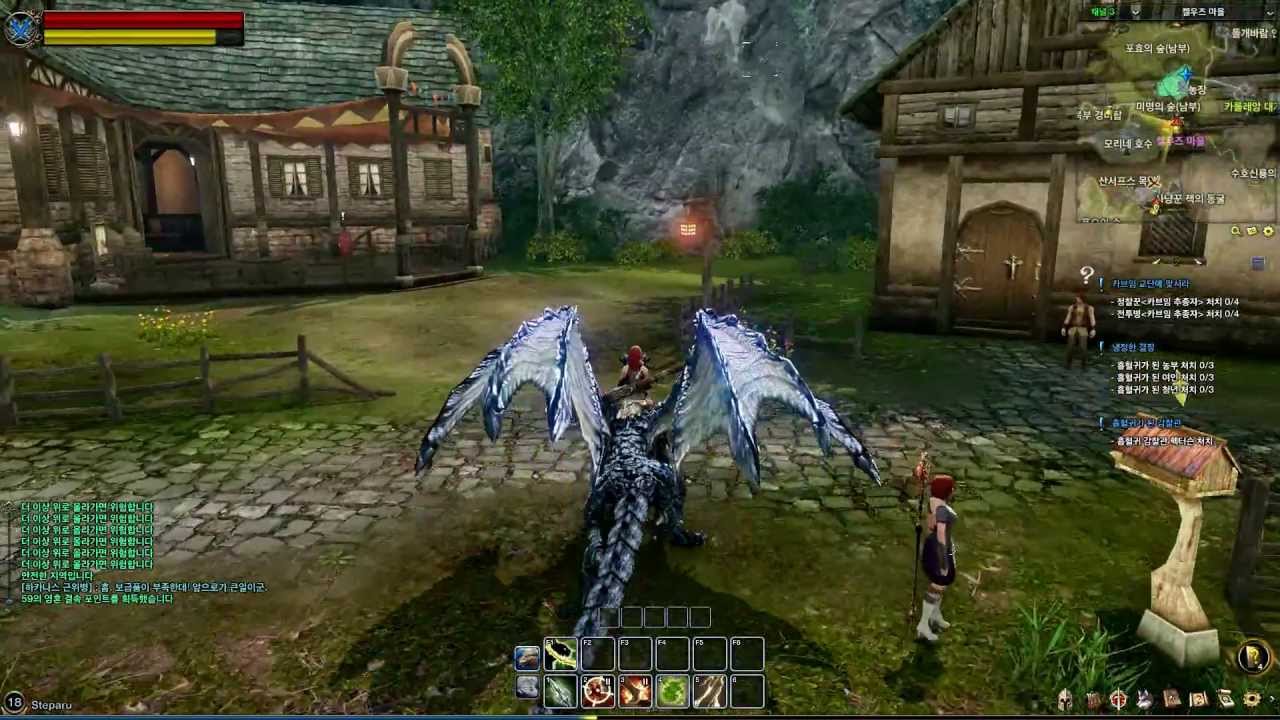Open the gear system settings icon
Image resolution: width=1280 pixels, height=720 pixels.
pyautogui.click(x=1252, y=700)
